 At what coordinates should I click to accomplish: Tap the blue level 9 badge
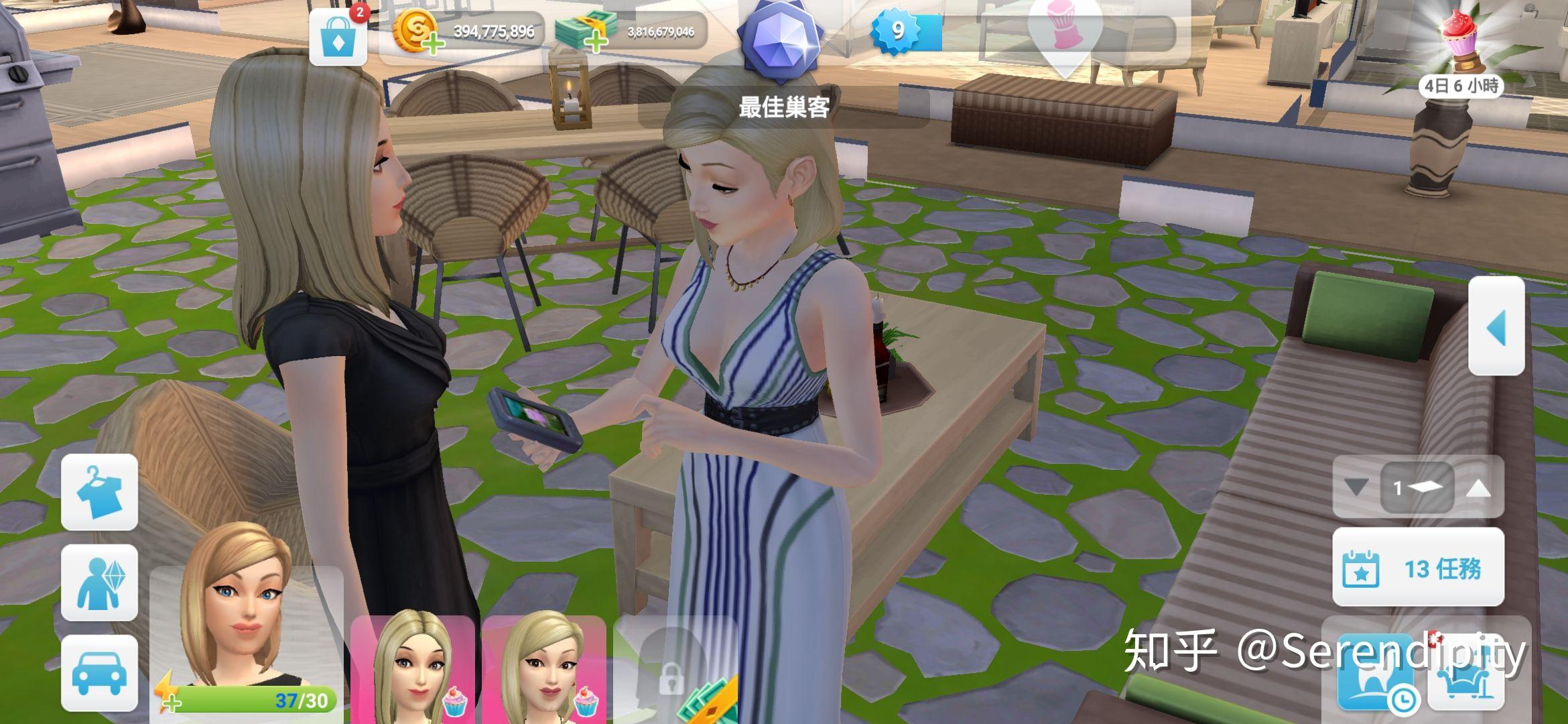[x=898, y=30]
